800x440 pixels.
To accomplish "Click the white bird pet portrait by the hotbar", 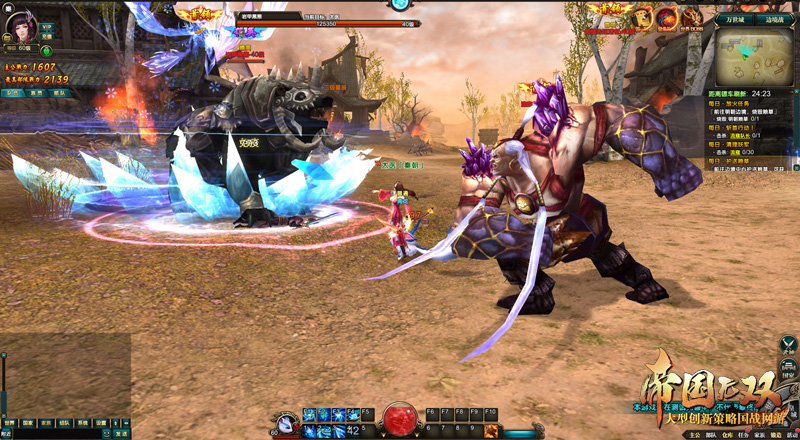I will click(x=284, y=421).
